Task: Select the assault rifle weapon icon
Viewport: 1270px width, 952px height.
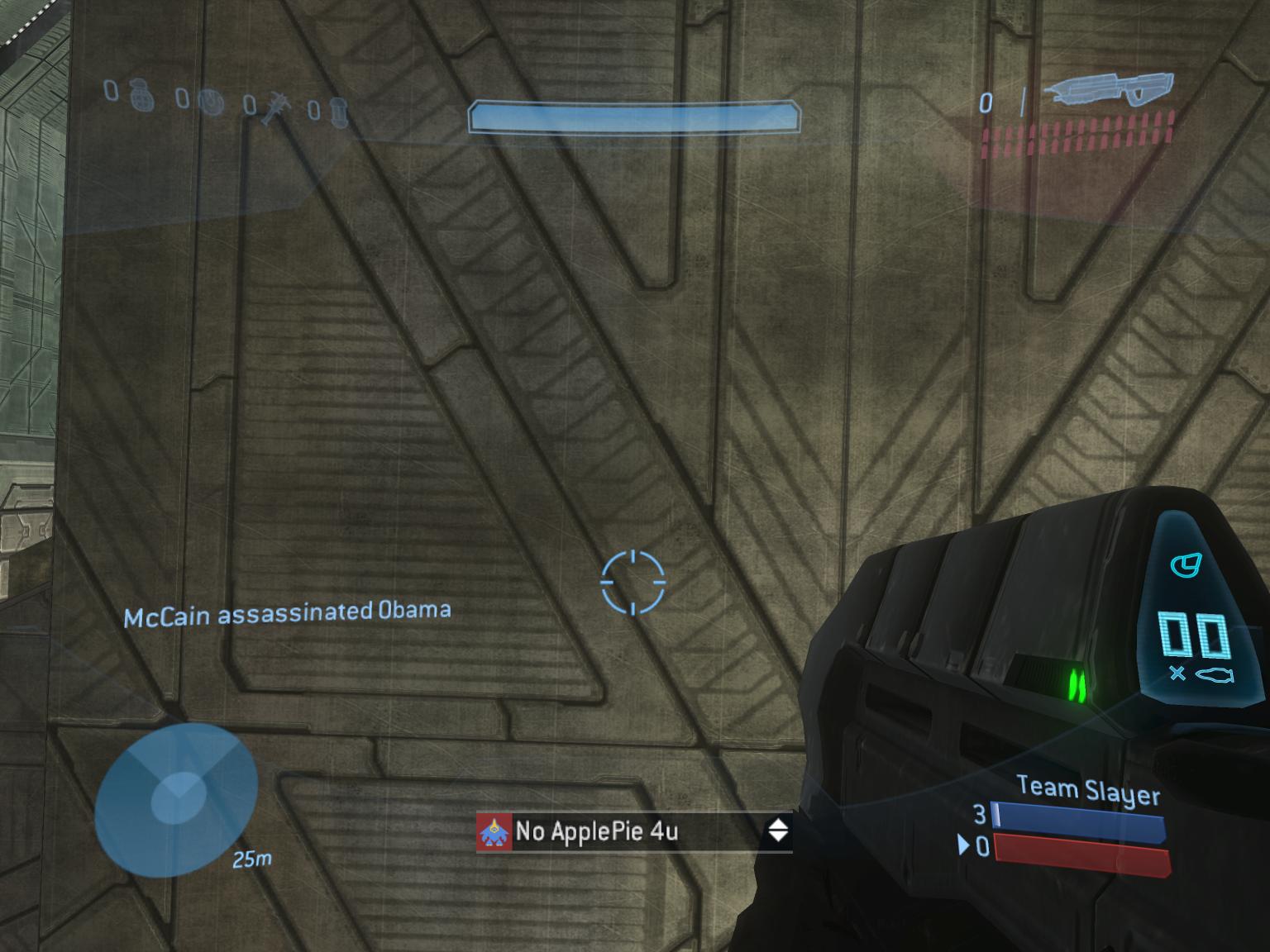Action: [x=1108, y=93]
